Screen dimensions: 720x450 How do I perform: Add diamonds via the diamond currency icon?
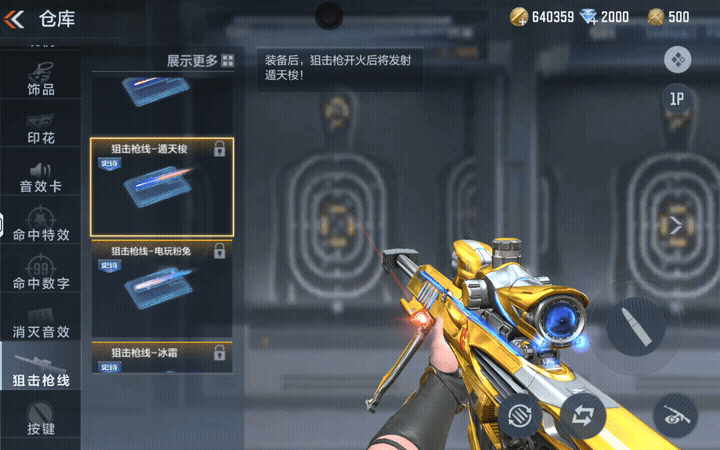click(x=590, y=16)
